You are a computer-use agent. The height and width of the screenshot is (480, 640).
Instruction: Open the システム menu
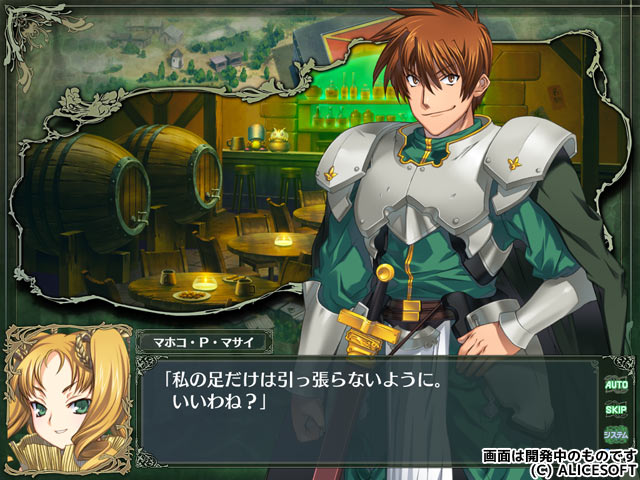click(x=615, y=435)
